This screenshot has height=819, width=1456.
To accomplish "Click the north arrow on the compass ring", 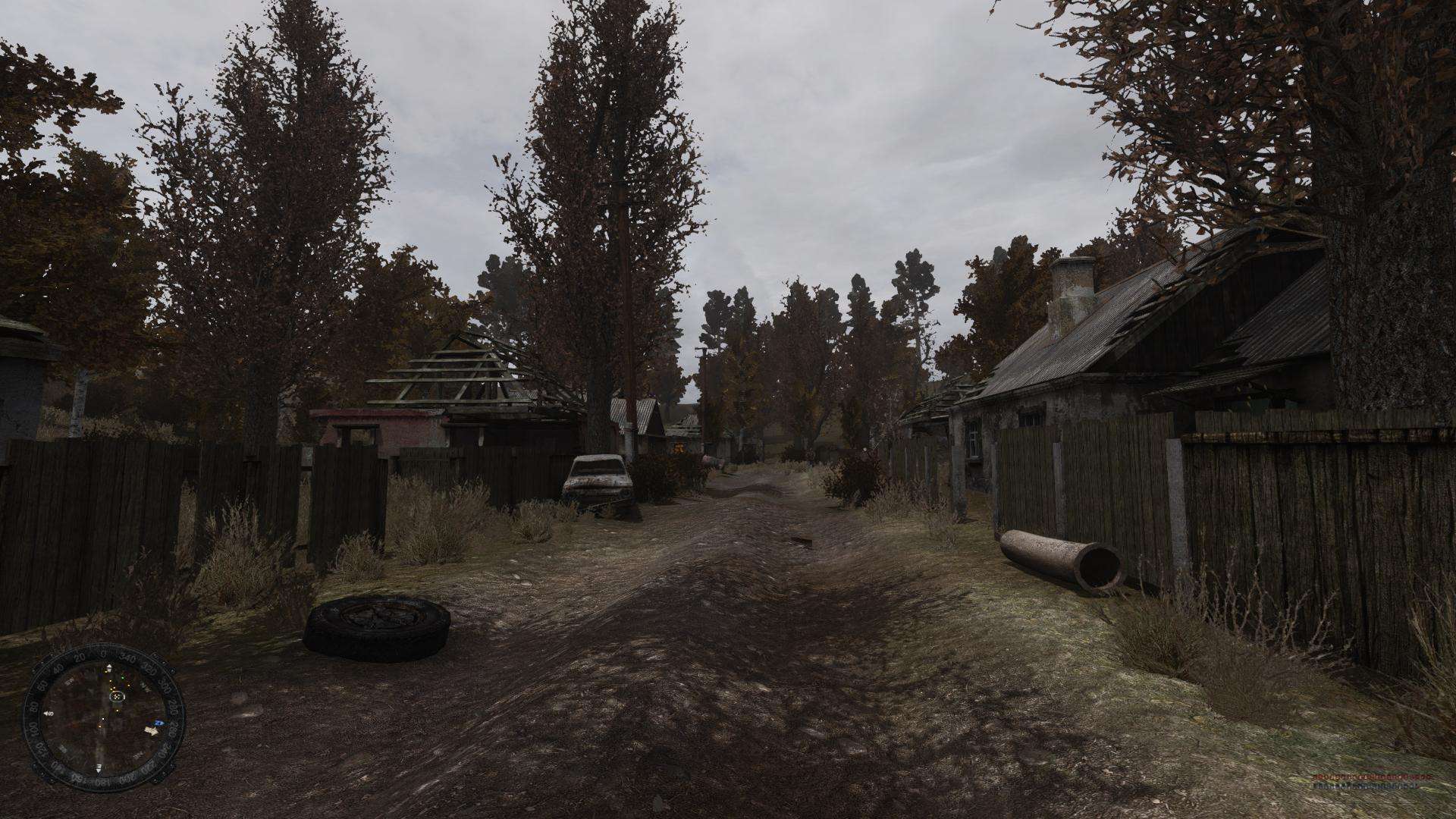I will click(x=110, y=667).
